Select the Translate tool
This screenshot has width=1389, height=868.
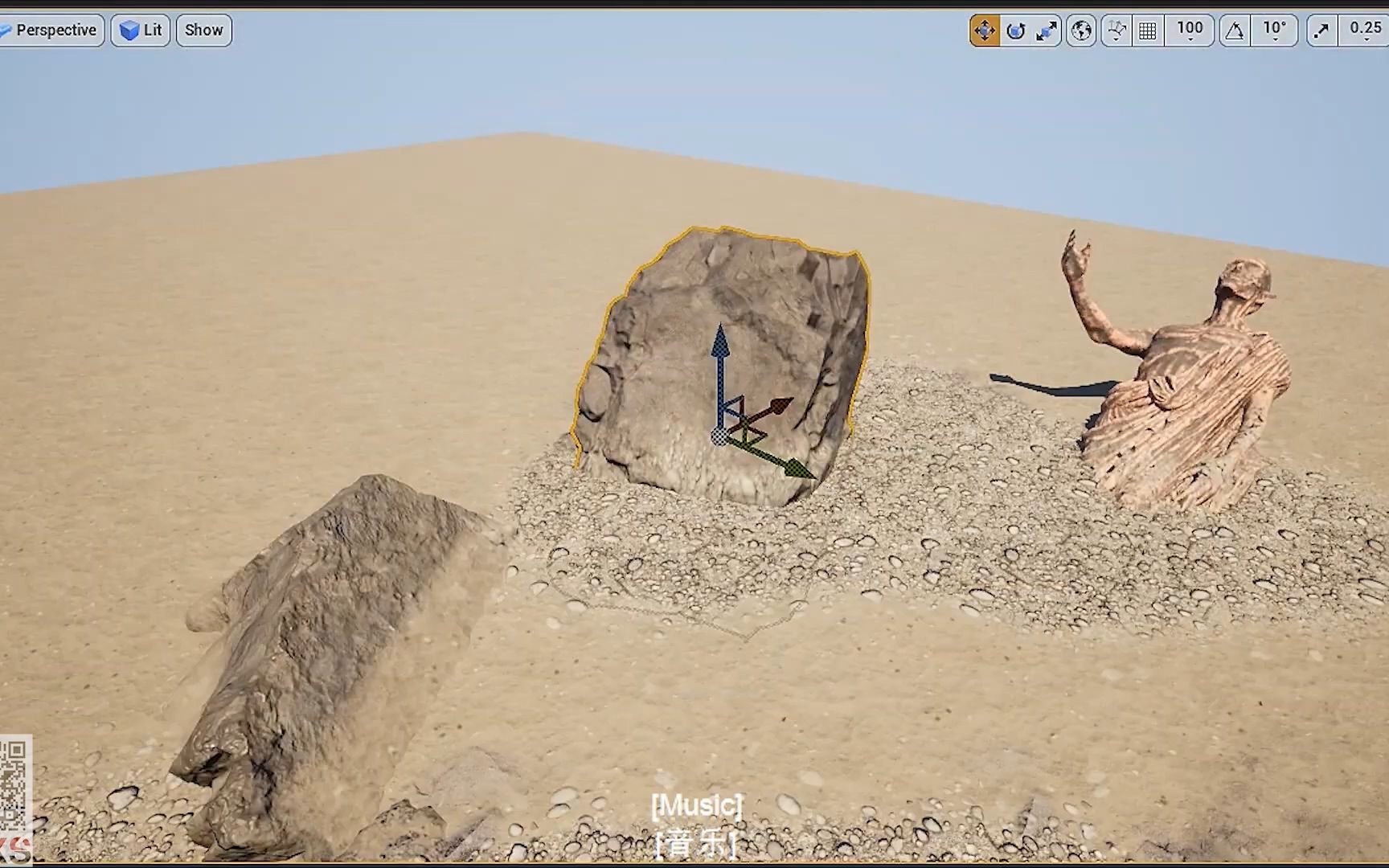pyautogui.click(x=984, y=30)
